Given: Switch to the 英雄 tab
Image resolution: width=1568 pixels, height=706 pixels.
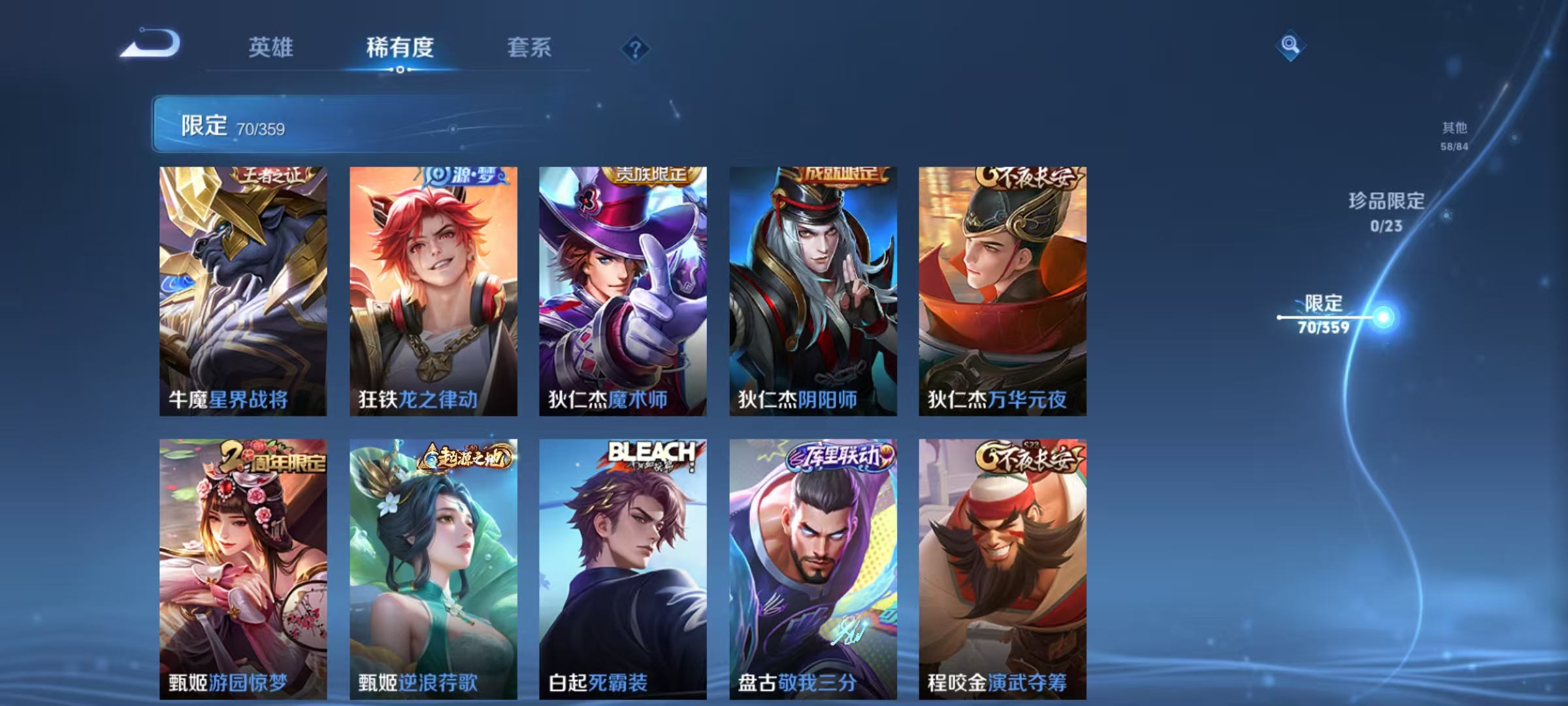Looking at the screenshot, I should (272, 47).
